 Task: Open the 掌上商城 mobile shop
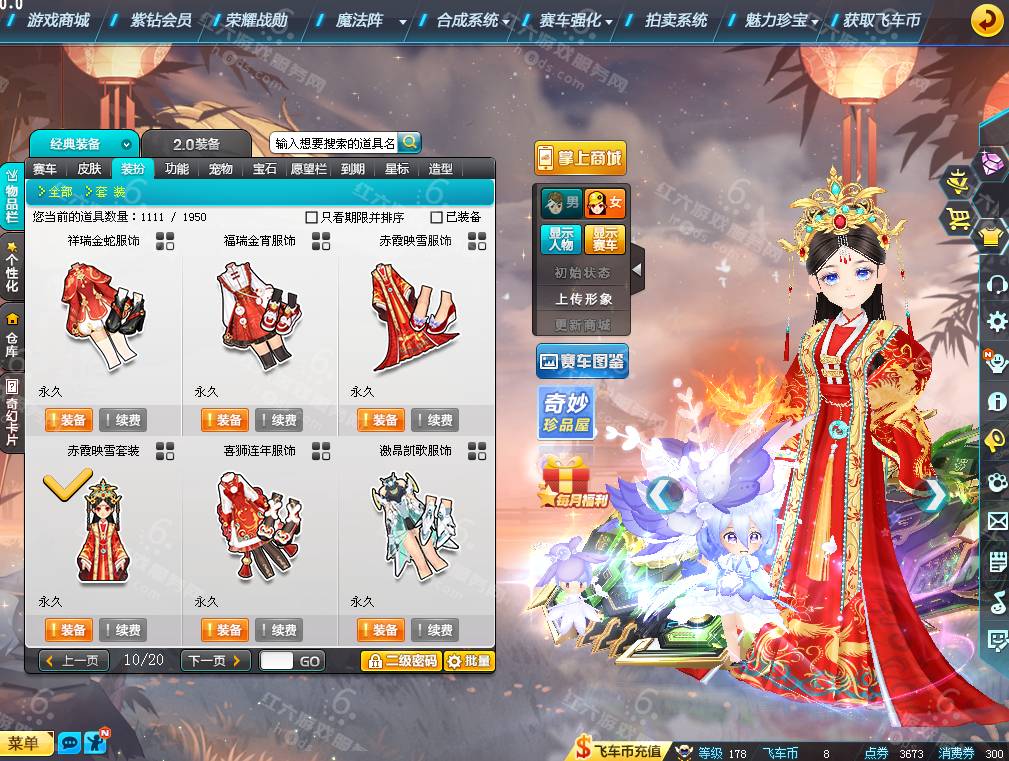coord(580,157)
